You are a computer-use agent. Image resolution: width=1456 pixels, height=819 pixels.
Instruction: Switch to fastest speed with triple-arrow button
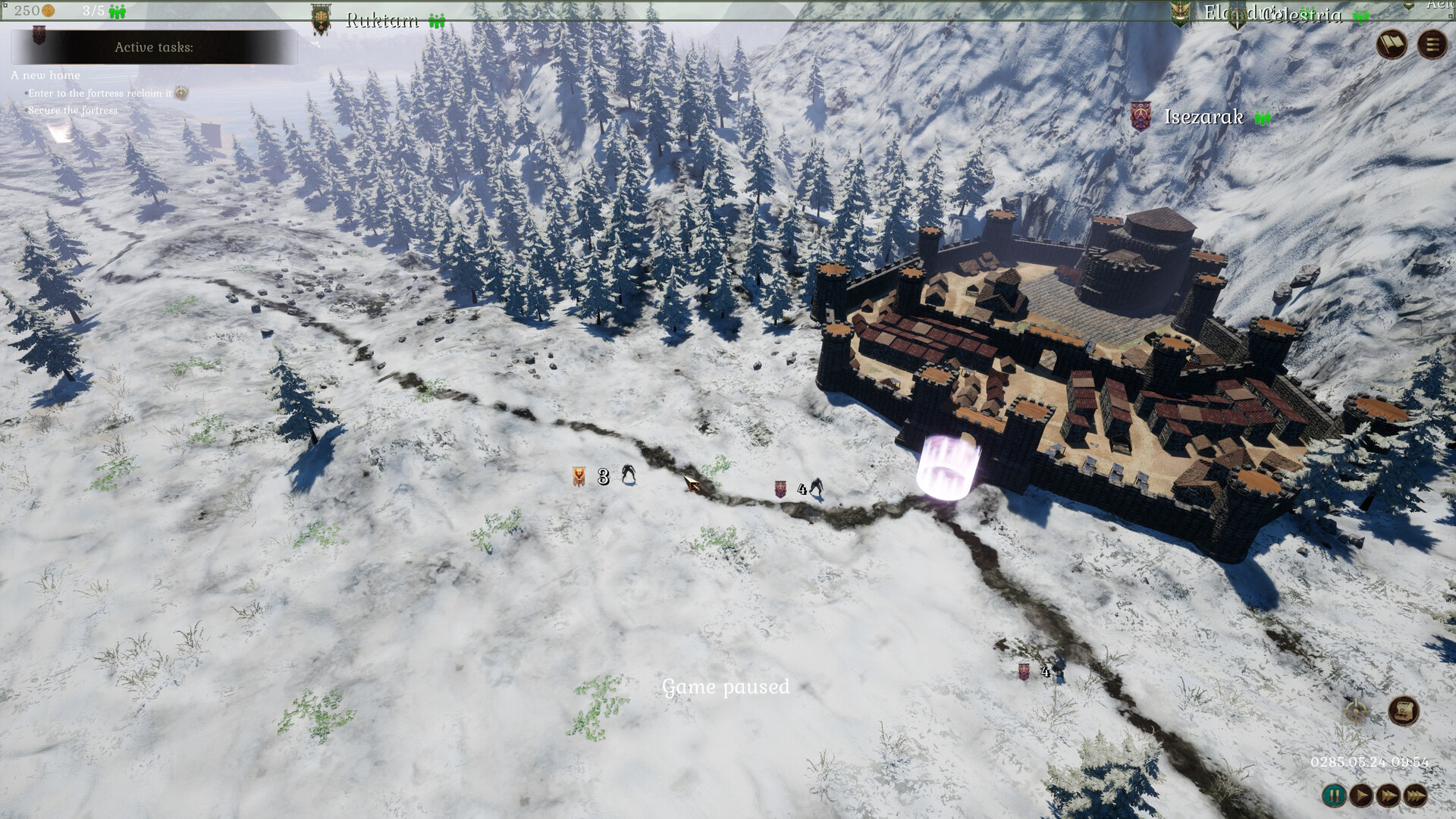1414,795
